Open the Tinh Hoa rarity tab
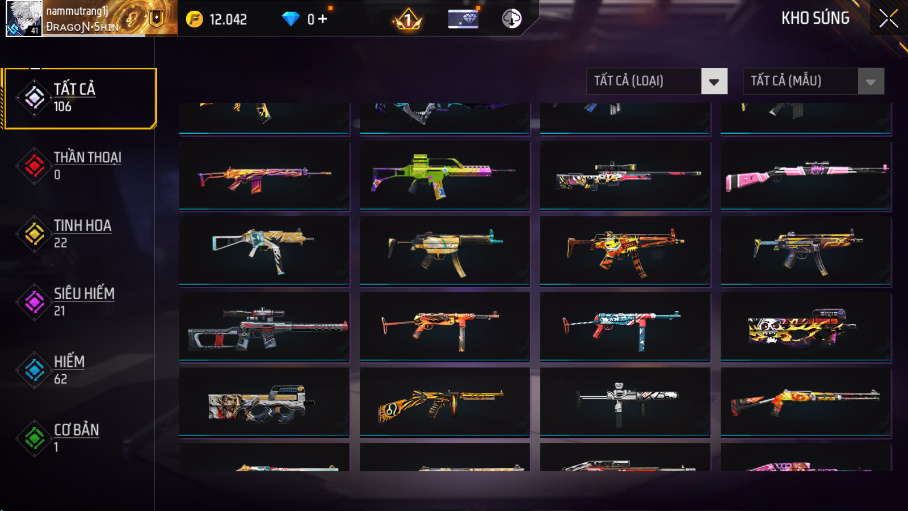The image size is (908, 511). [79, 234]
